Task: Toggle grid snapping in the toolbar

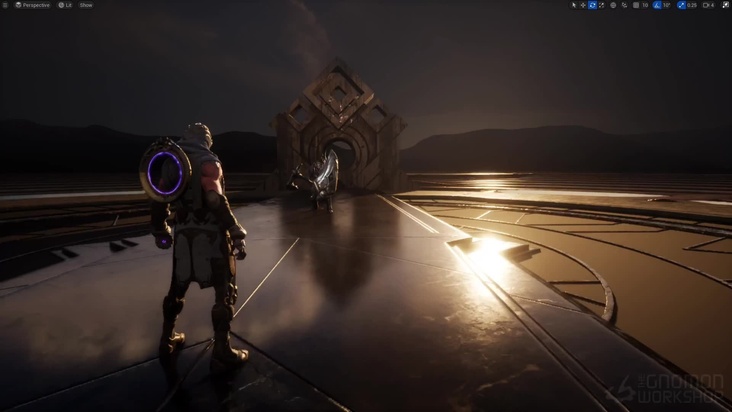Action: click(636, 5)
